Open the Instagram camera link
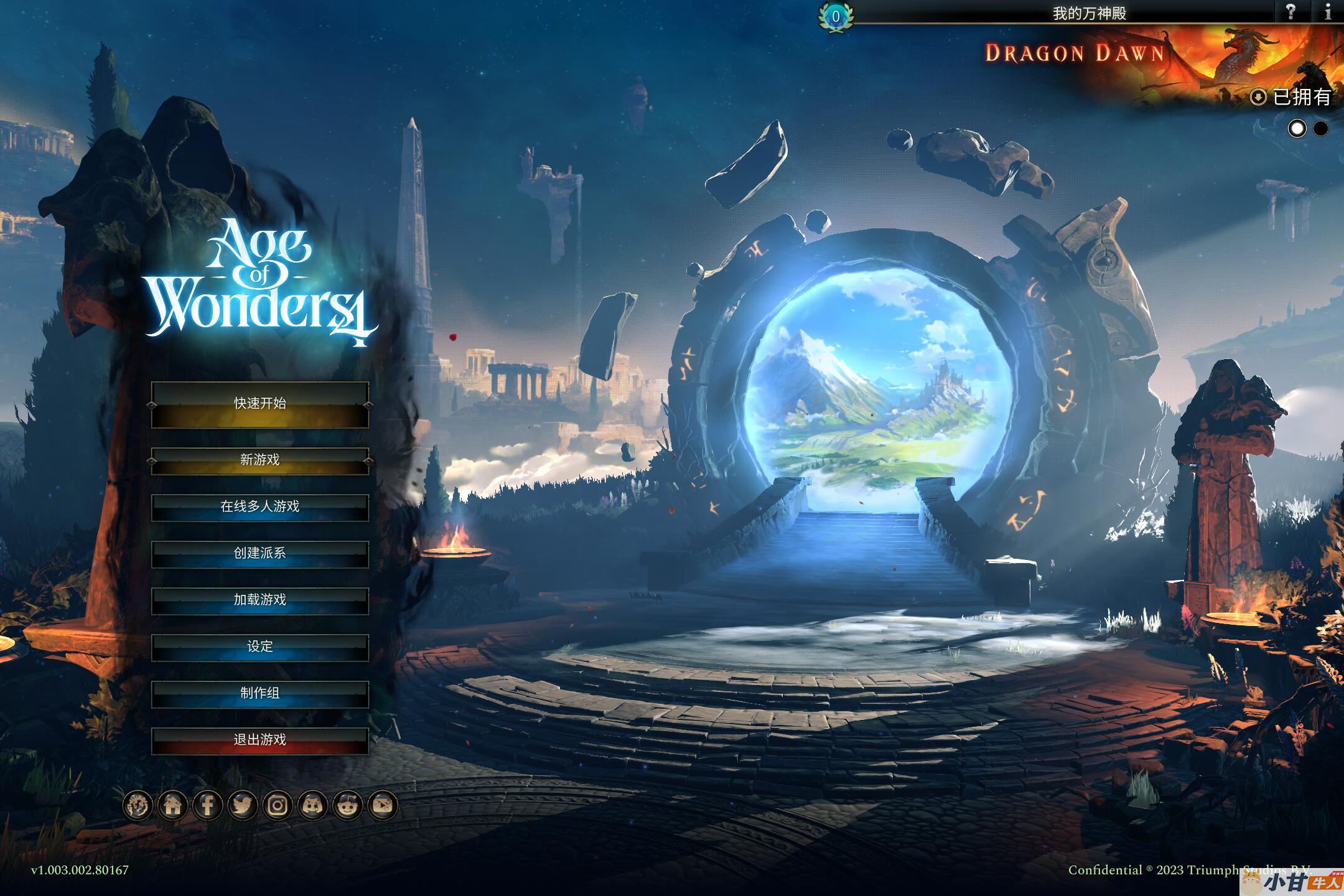Viewport: 1344px width, 896px height. (x=278, y=806)
